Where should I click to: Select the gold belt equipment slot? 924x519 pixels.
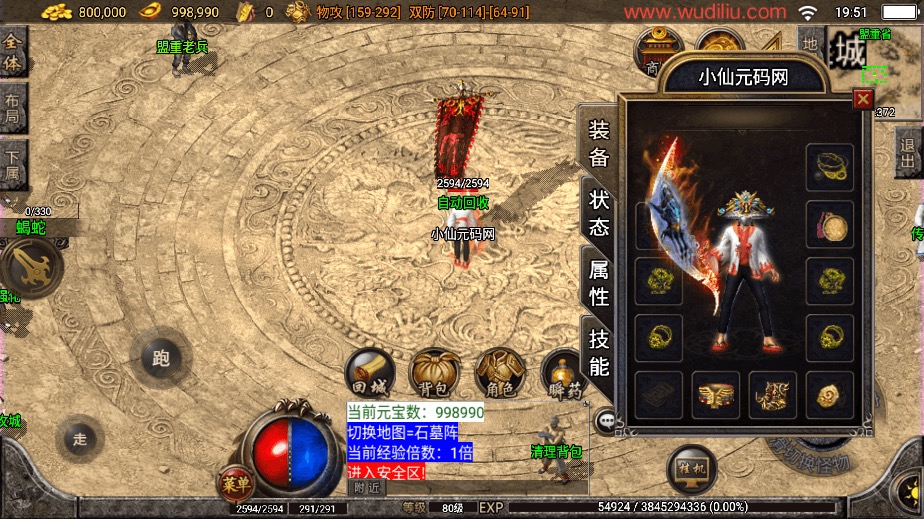[716, 395]
